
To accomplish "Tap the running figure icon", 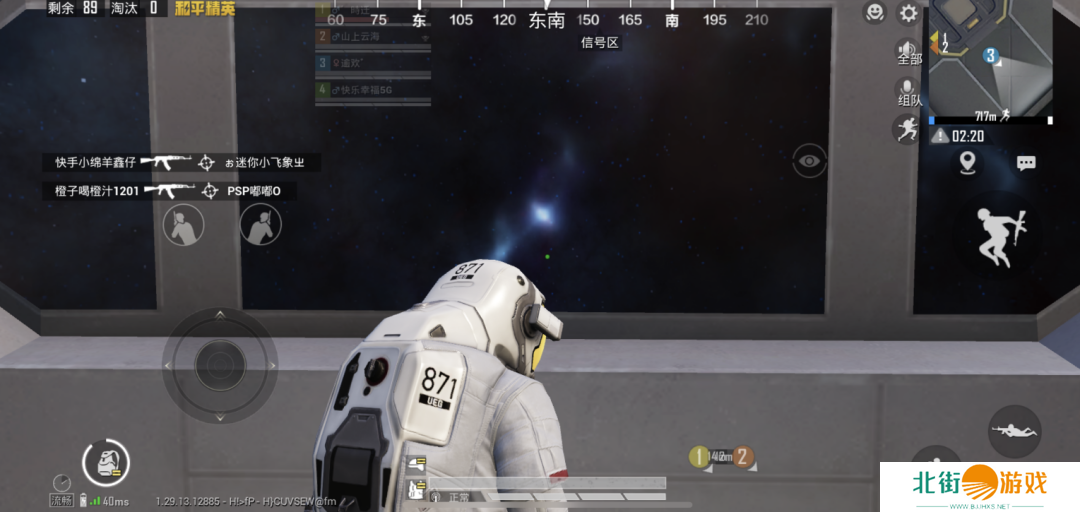I will (907, 128).
